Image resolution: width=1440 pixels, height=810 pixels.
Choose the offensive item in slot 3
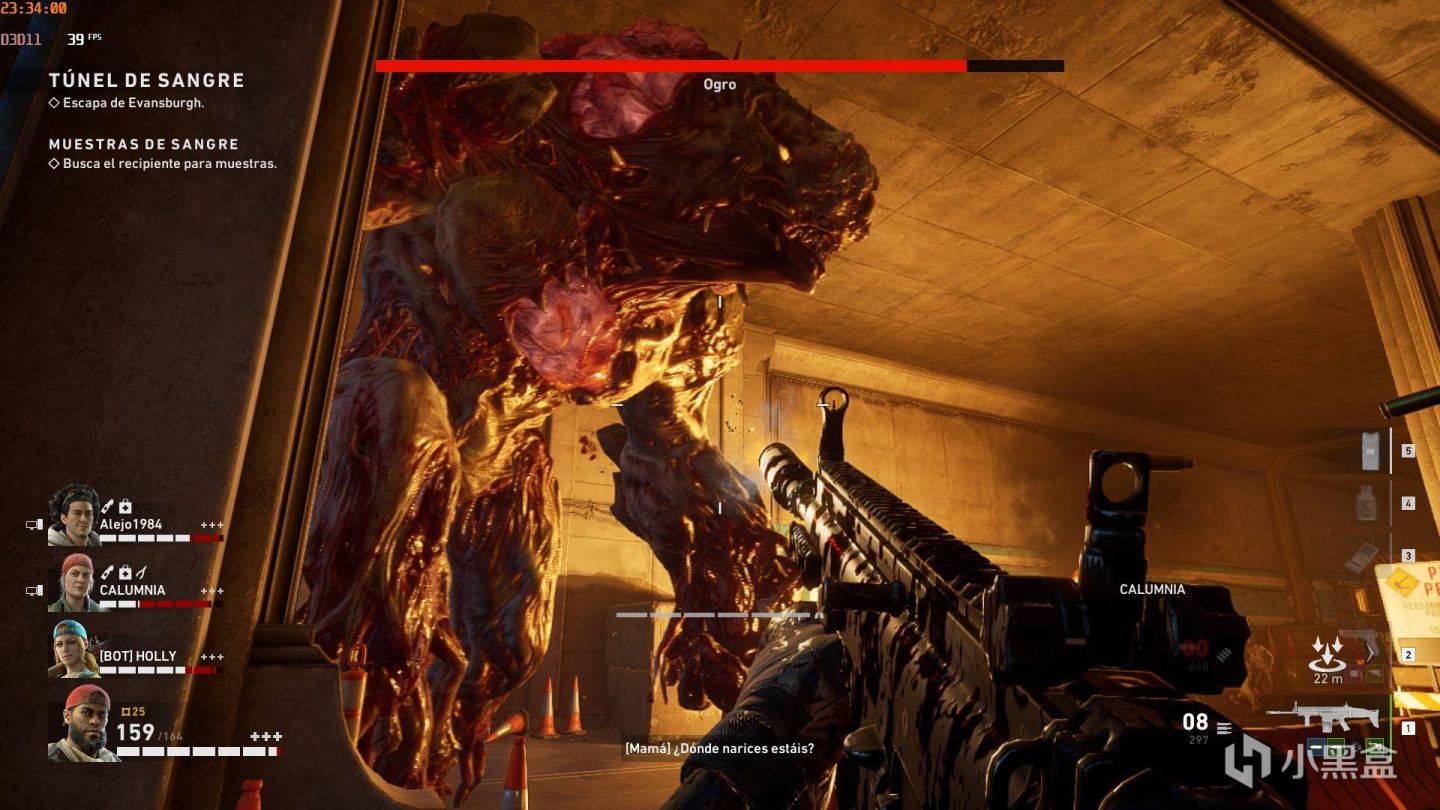tap(1362, 557)
